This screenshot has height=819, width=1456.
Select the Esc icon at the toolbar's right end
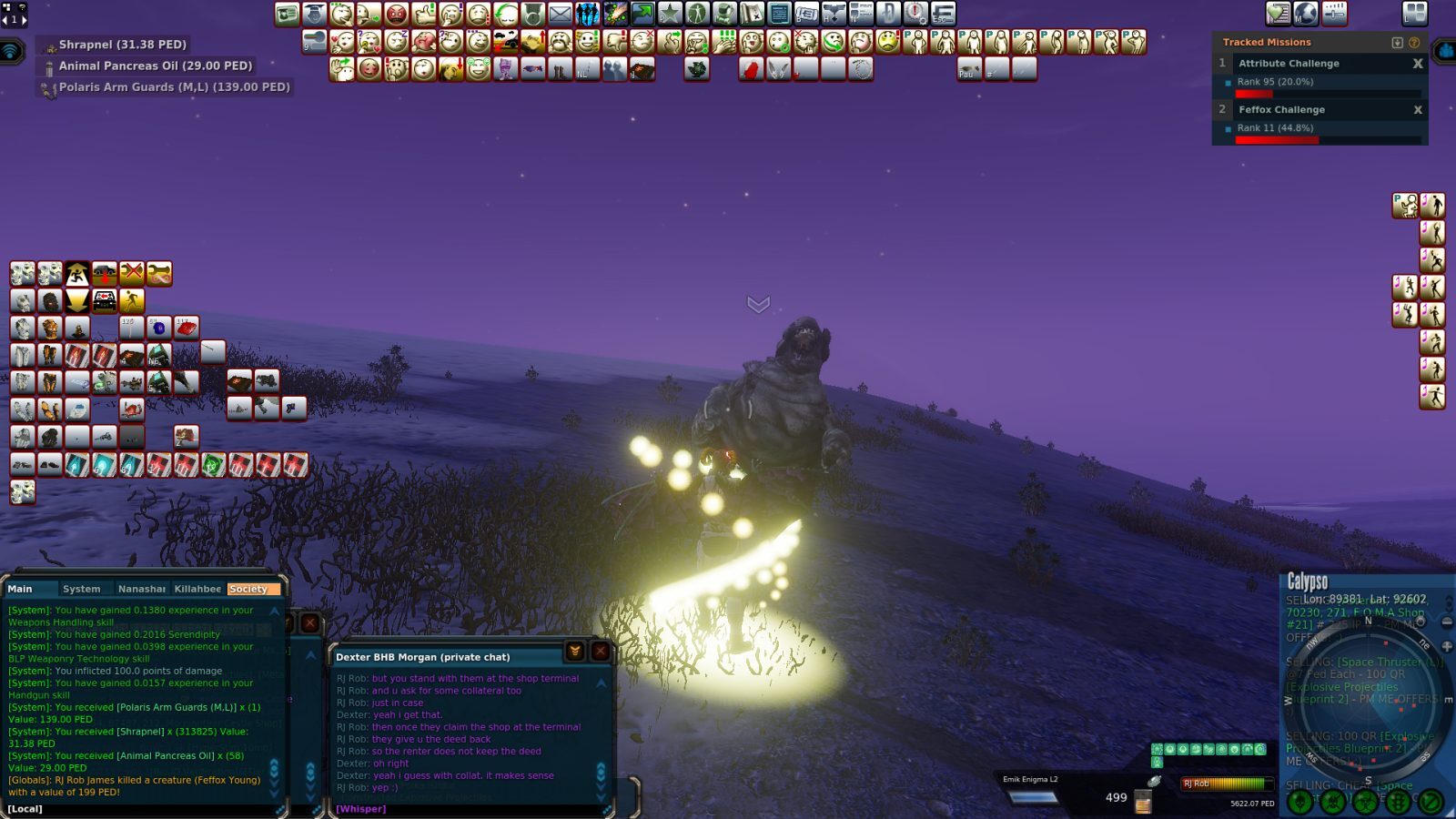pos(944,13)
